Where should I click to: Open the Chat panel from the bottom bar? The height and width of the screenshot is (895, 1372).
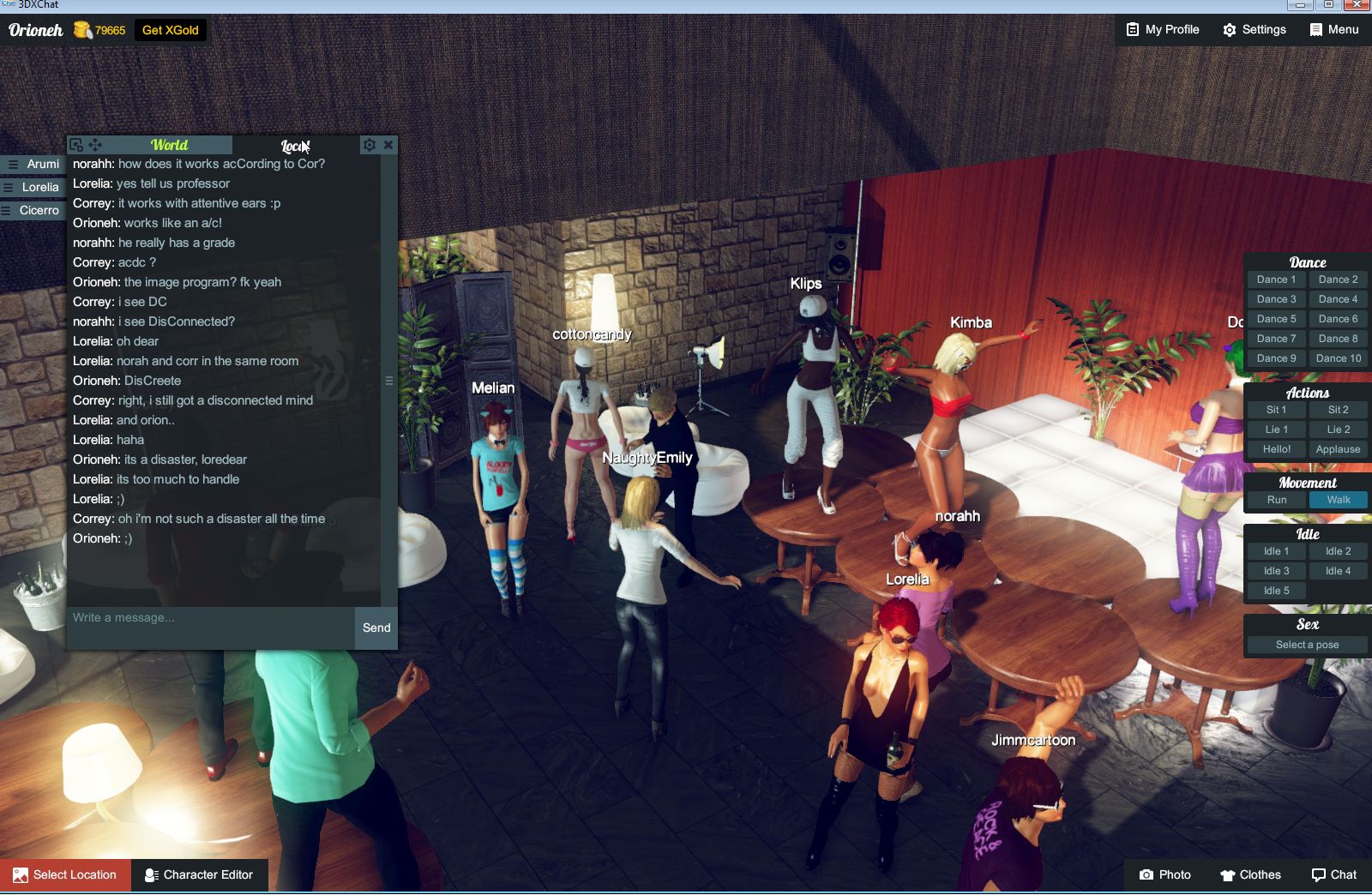(x=1333, y=874)
